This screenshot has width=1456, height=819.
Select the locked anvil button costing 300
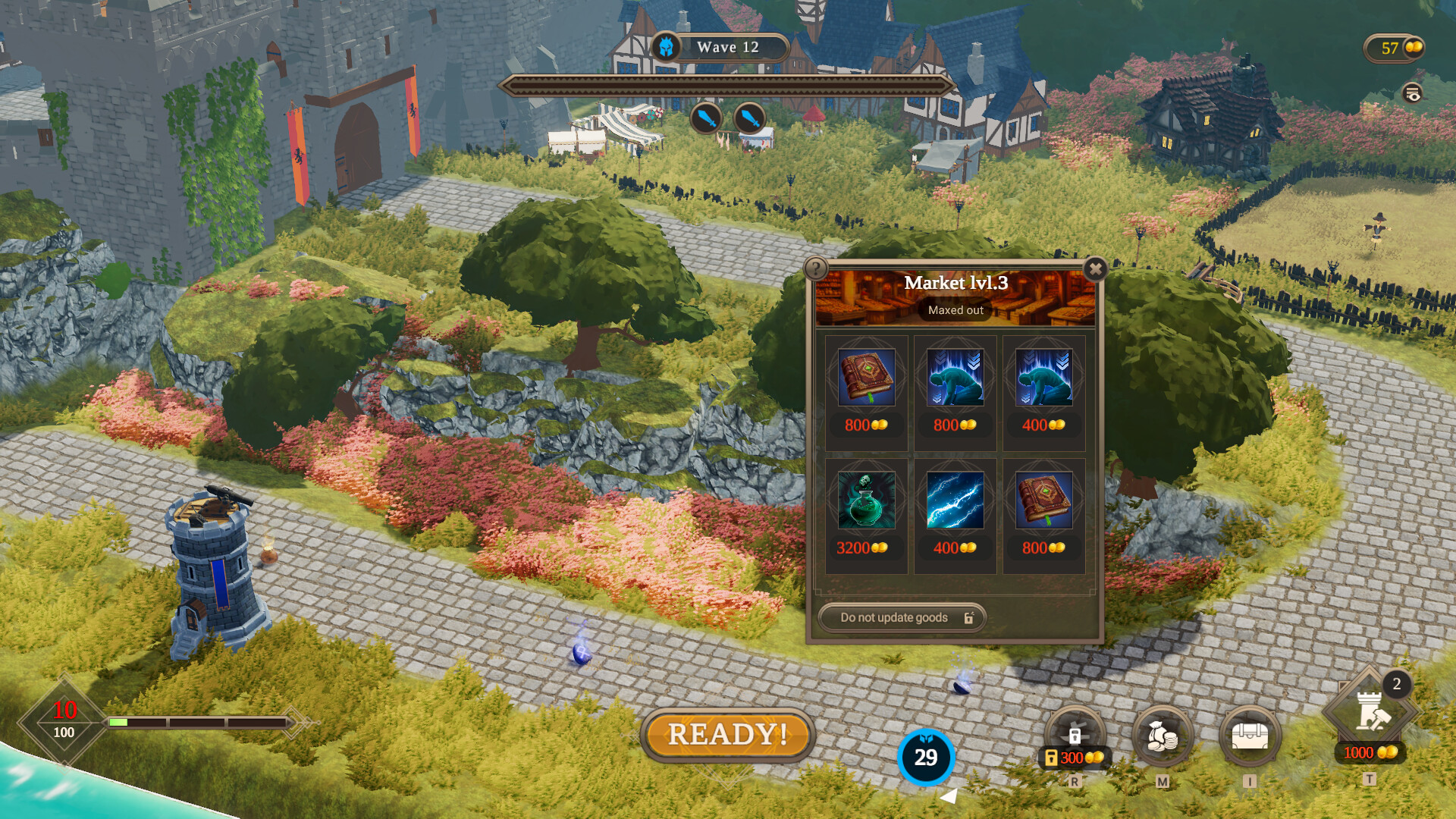pos(1075,736)
